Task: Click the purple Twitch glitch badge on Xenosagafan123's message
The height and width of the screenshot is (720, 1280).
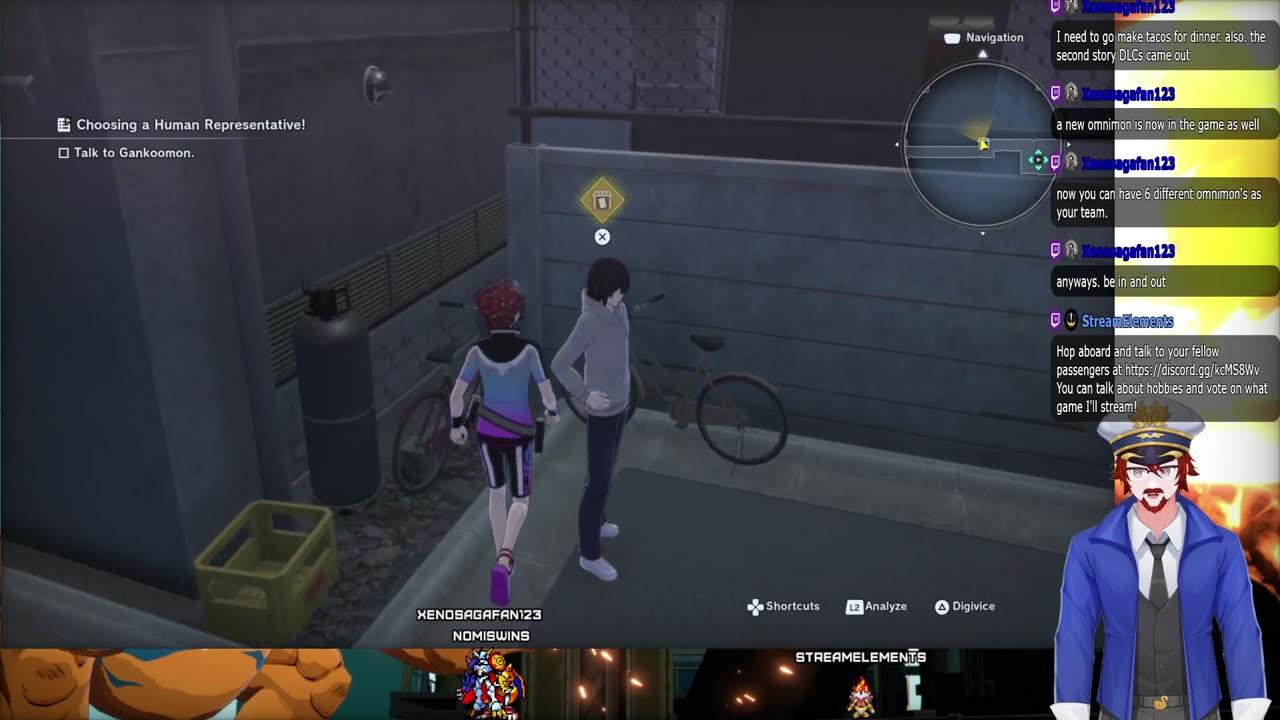Action: (x=1056, y=93)
